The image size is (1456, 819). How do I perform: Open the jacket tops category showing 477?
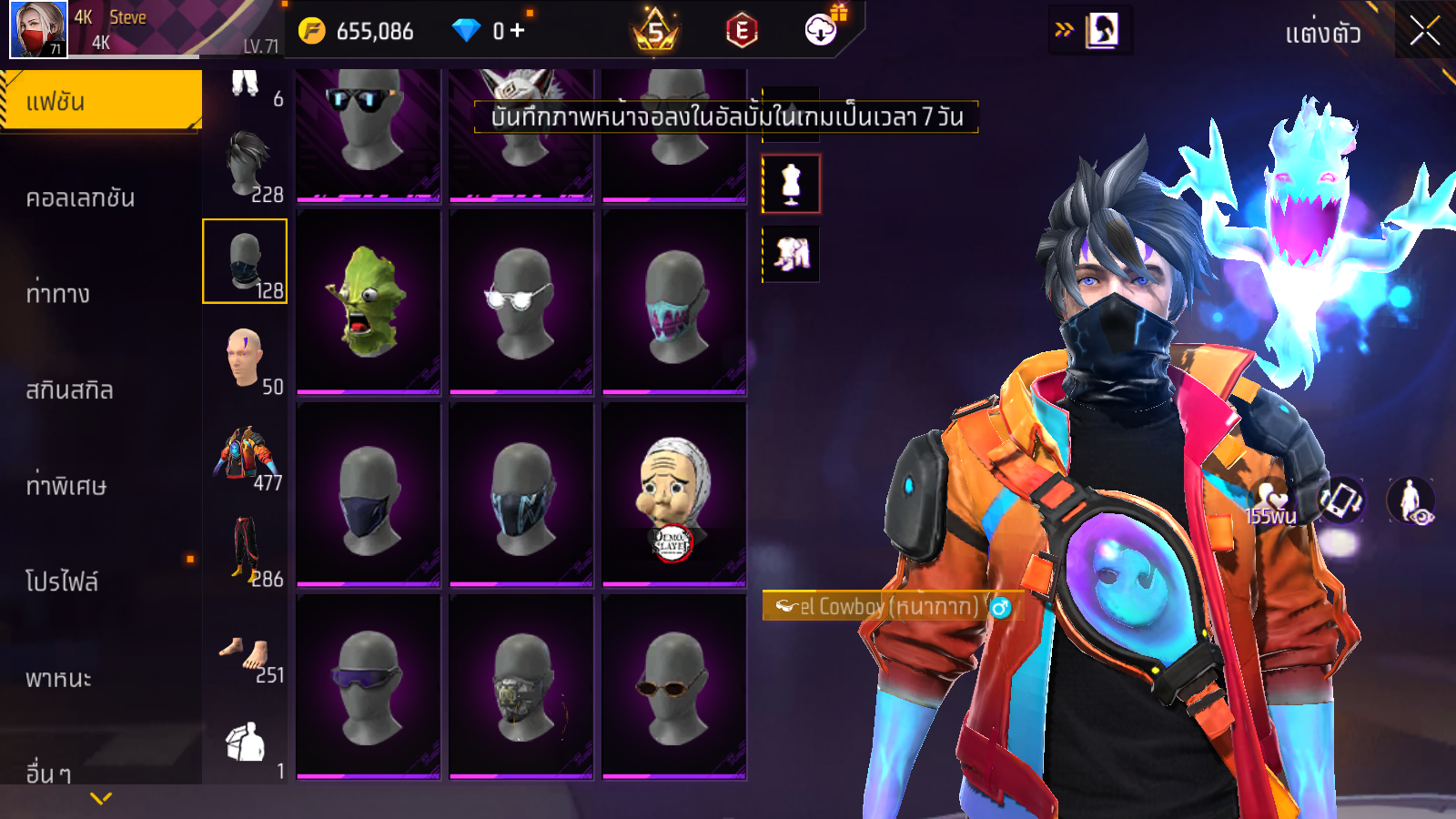pos(246,455)
